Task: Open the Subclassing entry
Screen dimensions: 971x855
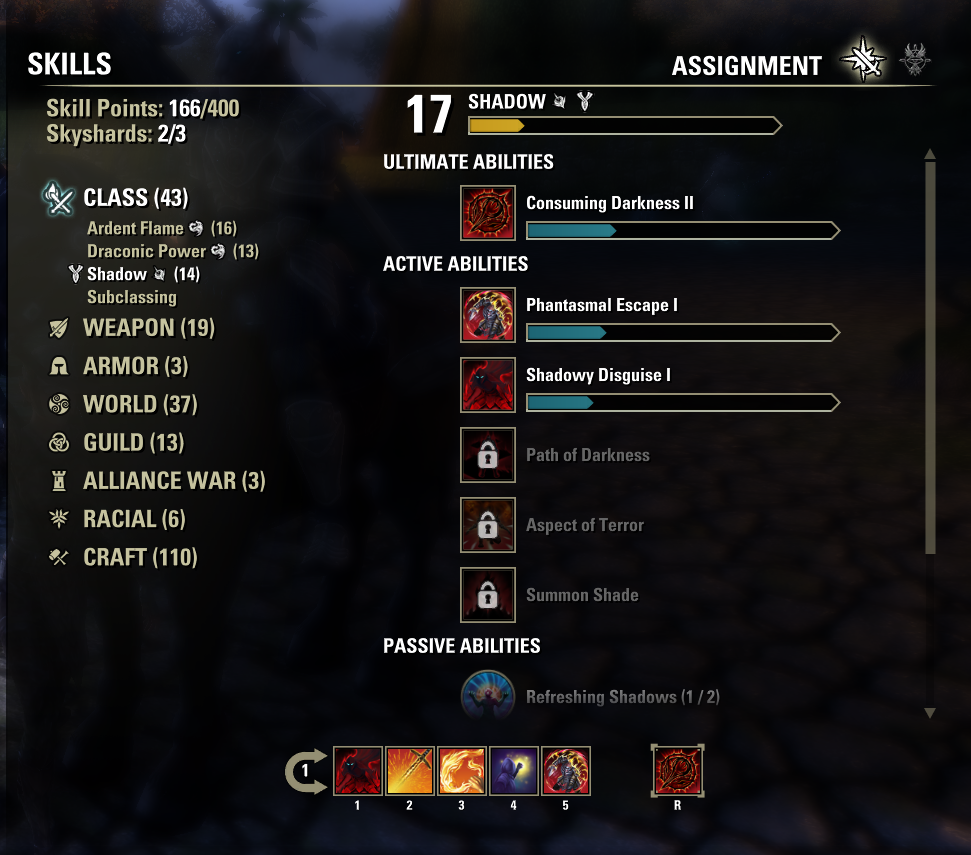Action: click(132, 297)
